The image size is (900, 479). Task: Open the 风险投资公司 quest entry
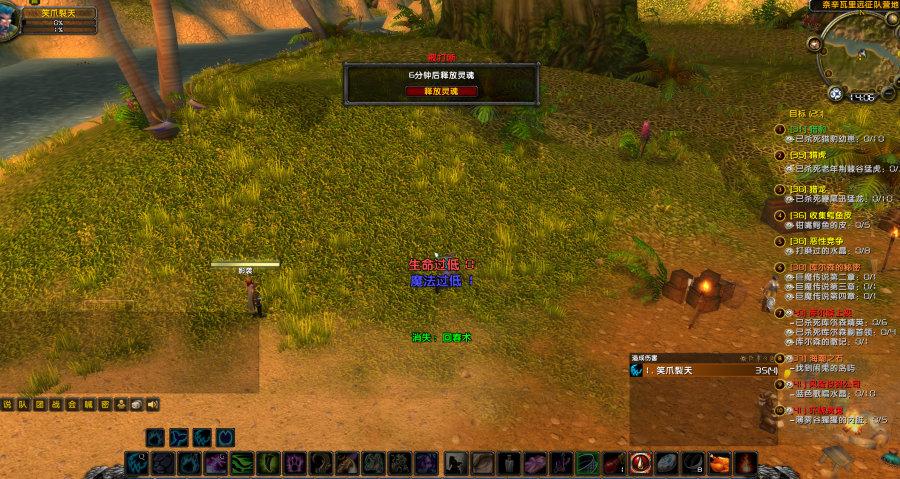[x=834, y=383]
